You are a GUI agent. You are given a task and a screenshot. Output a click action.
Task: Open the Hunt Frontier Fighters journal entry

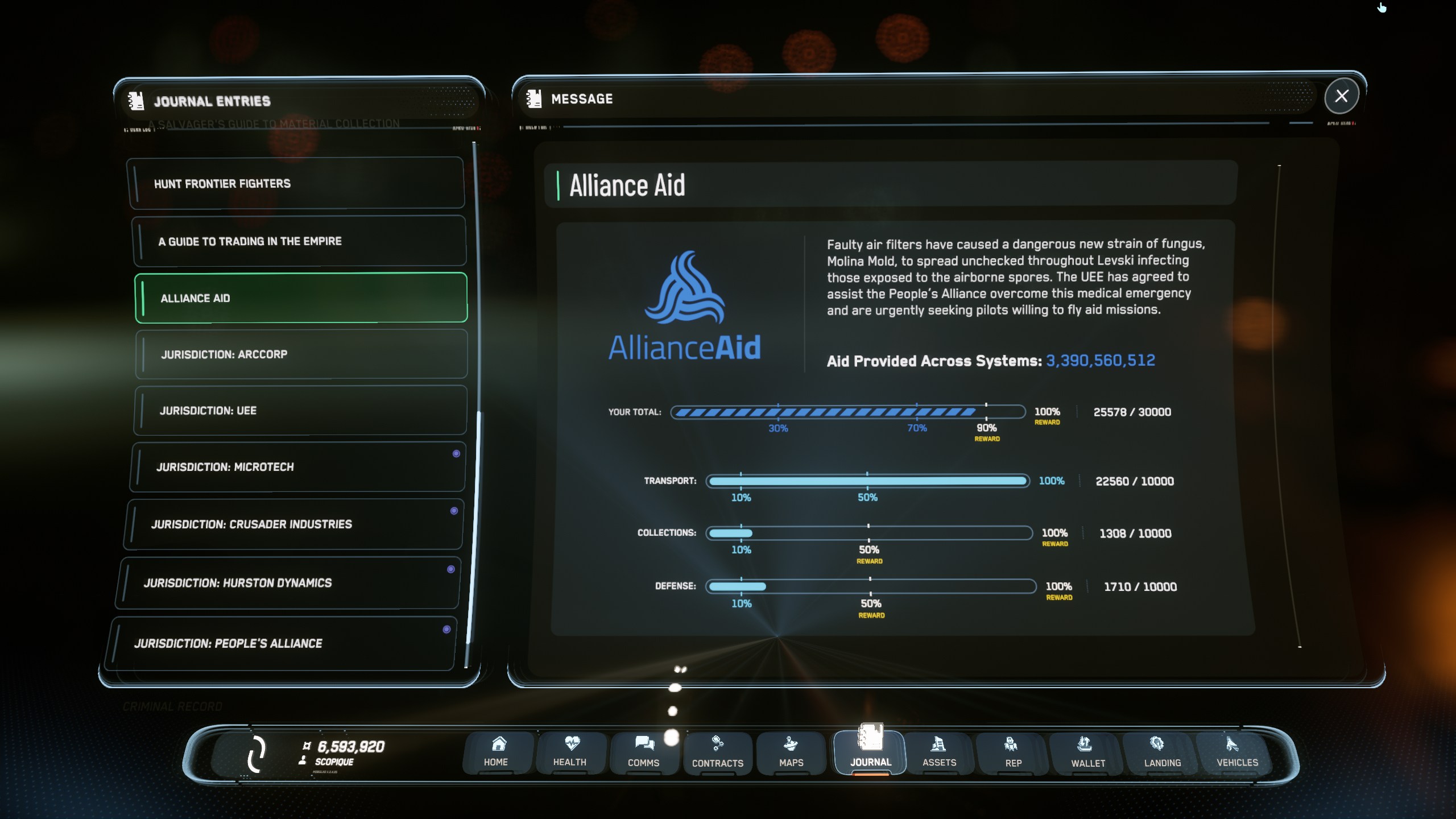pyautogui.click(x=297, y=184)
